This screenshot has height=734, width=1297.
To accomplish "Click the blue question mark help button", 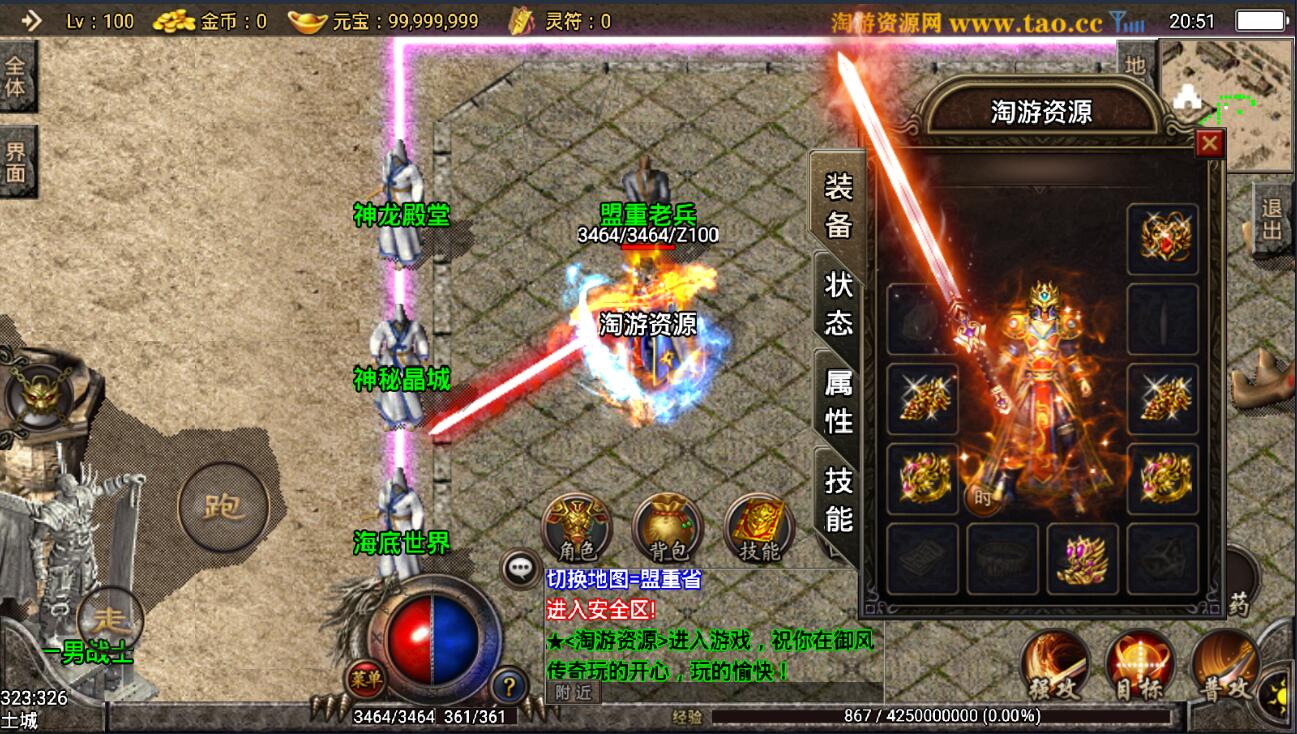I will pyautogui.click(x=510, y=686).
